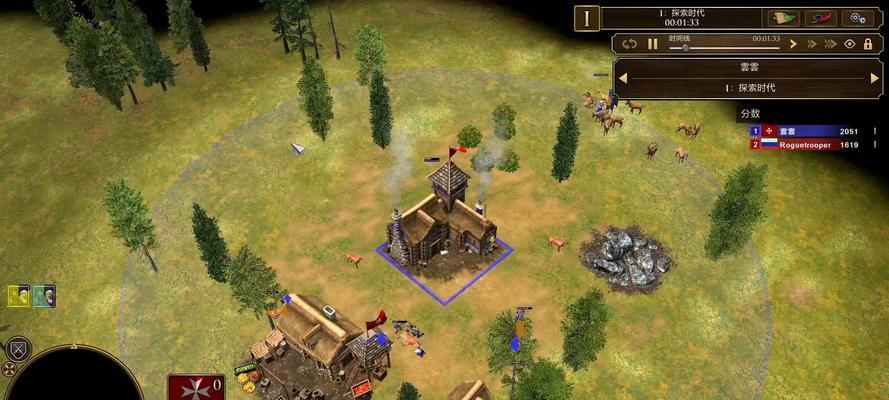Select the green unit portrait icon
Image resolution: width=889 pixels, height=400 pixels.
43,296
